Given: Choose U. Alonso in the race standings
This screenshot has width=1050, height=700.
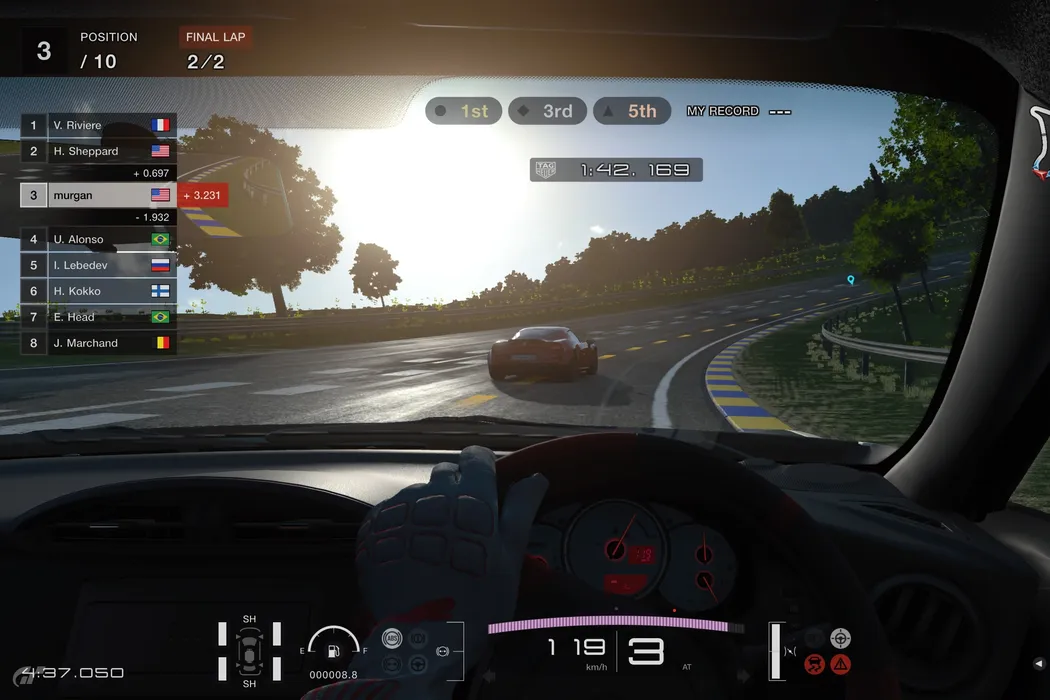Looking at the screenshot, I should pos(98,239).
